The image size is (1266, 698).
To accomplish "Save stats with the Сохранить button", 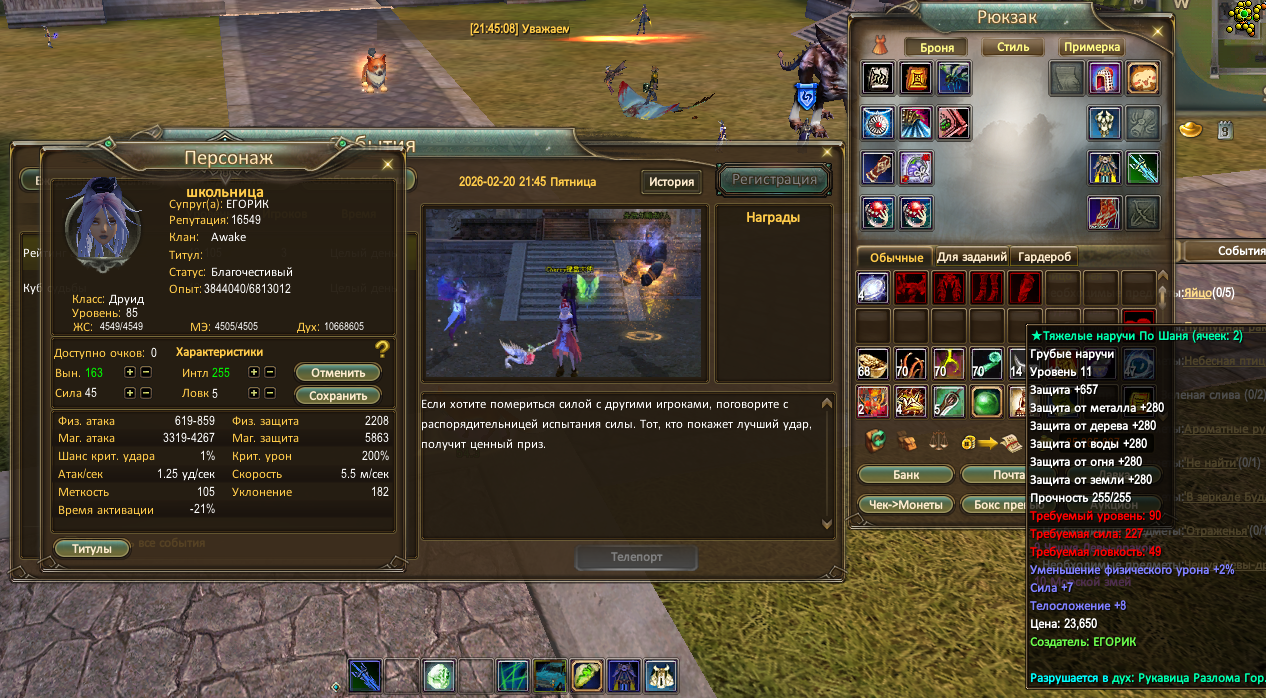I will (338, 395).
